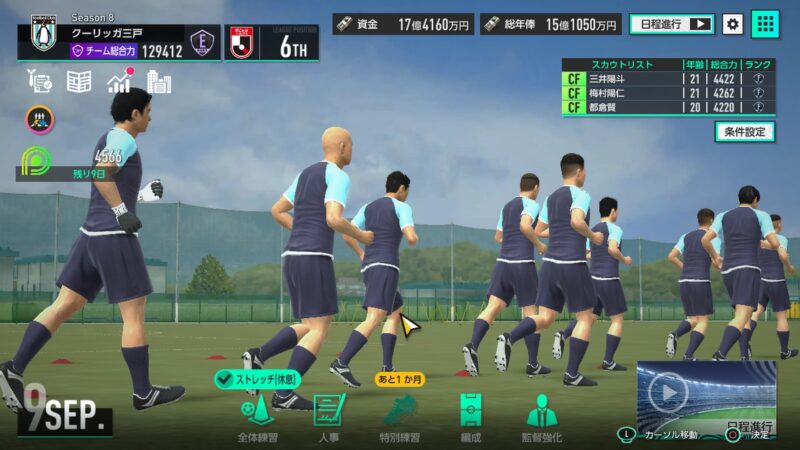Click the round players swap icon
Screen dimensions: 800x450
(x=40, y=120)
